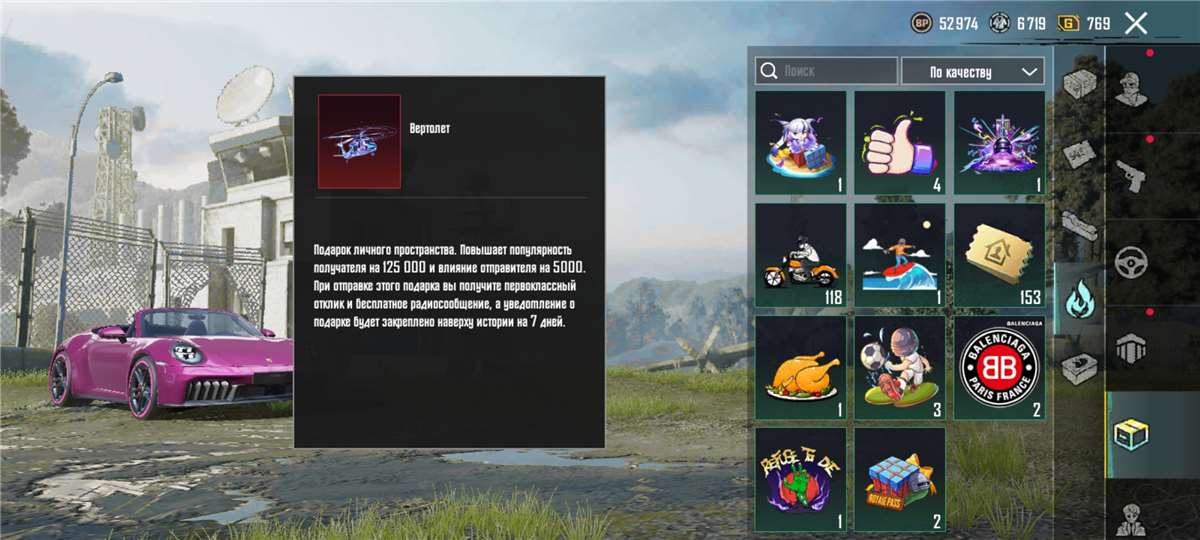Select the Royale Pass cube crate item
Viewport: 1200px width, 540px height.
(x=899, y=479)
